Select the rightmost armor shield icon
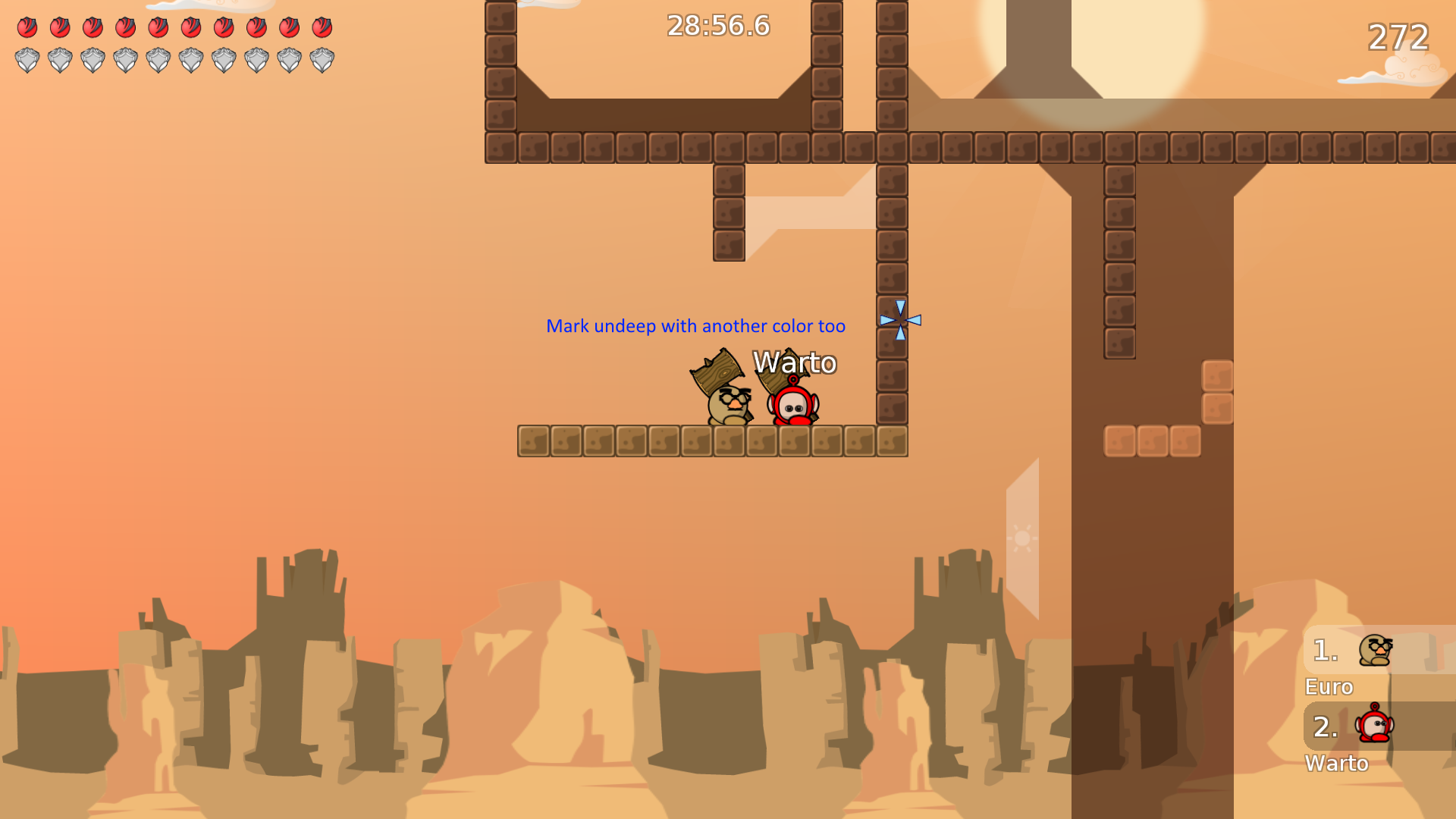This screenshot has height=819, width=1456. [x=322, y=59]
